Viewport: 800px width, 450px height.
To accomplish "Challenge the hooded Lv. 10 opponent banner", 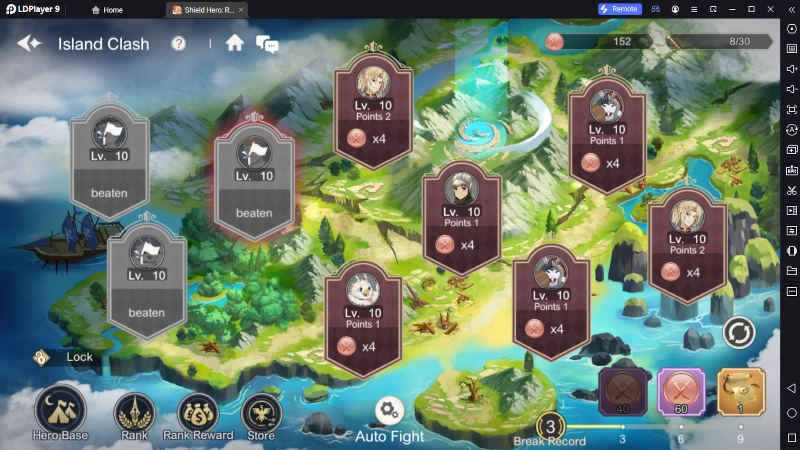I will 461,212.
